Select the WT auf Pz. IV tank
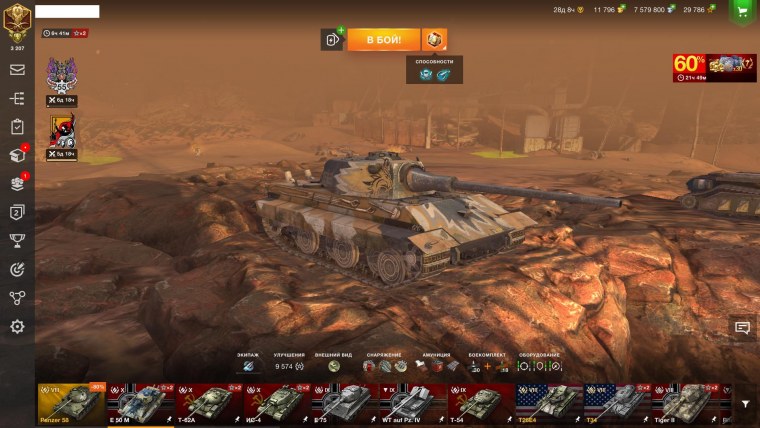This screenshot has width=760, height=428. pos(412,403)
